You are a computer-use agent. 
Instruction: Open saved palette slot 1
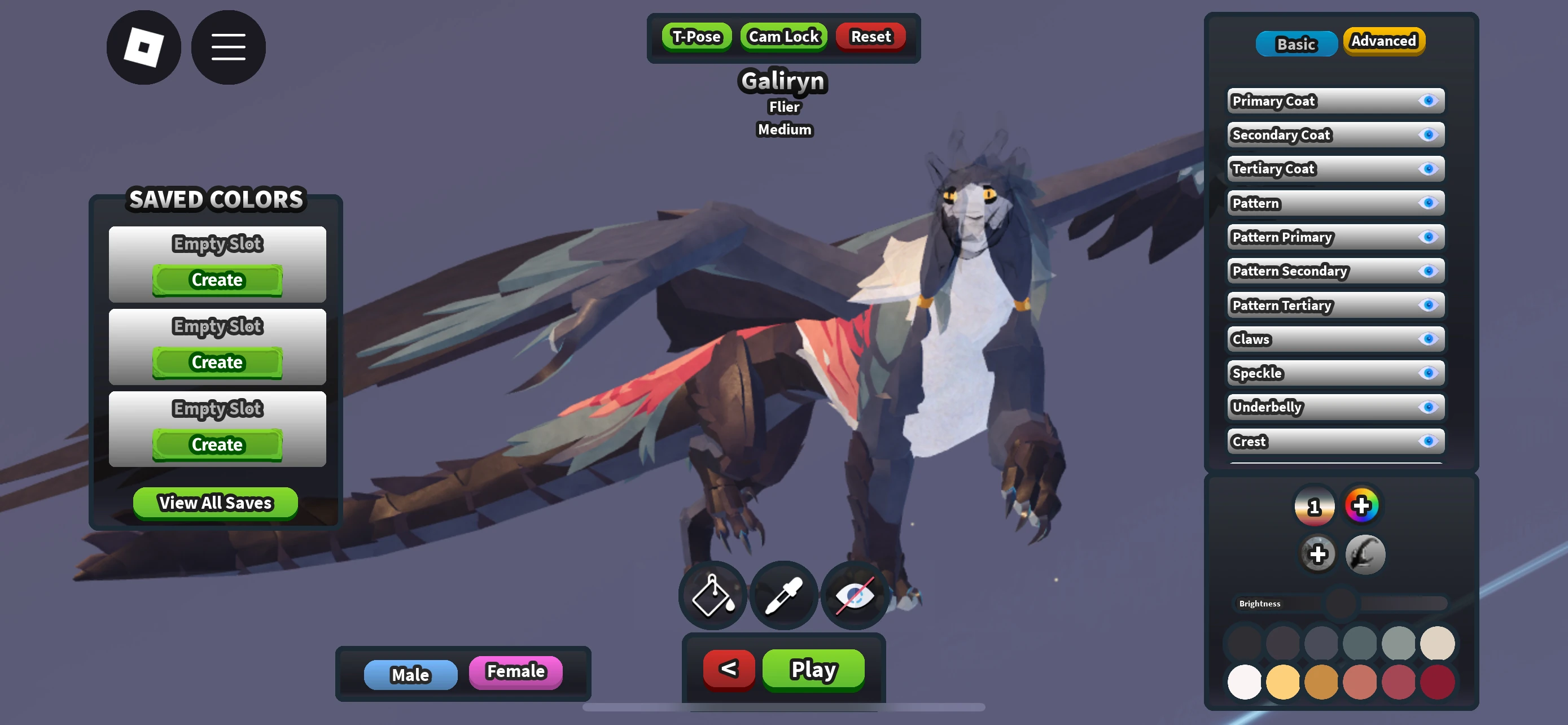click(1313, 505)
